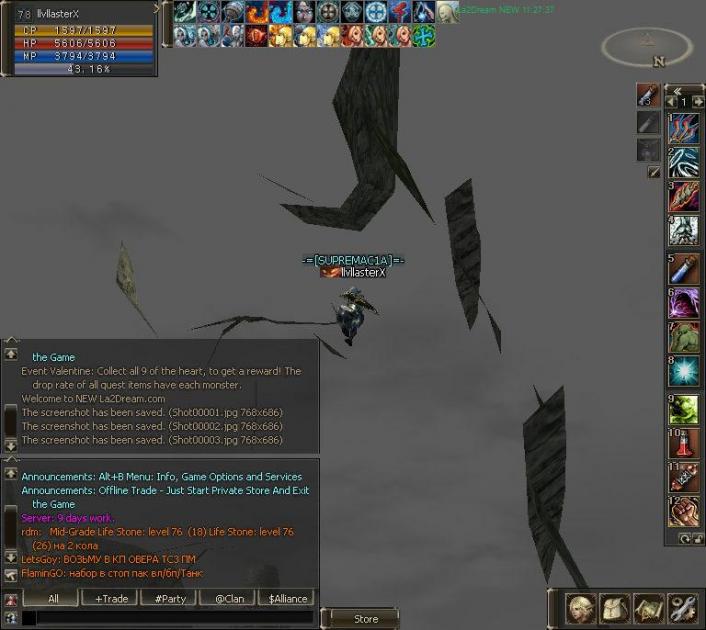Open the inventory bag icon
Viewport: 706px width, 630px height.
615,608
